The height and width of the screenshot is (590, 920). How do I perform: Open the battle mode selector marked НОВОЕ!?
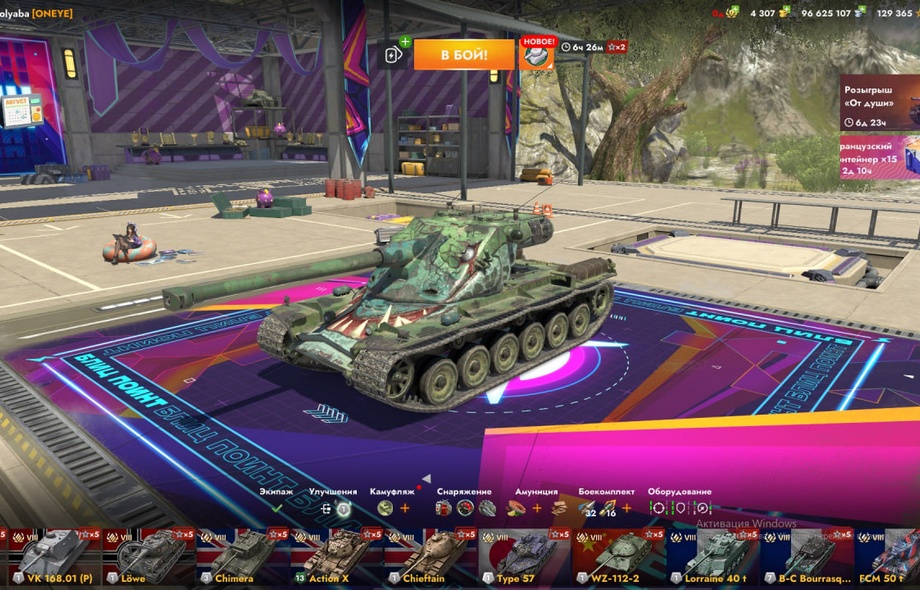tap(537, 54)
